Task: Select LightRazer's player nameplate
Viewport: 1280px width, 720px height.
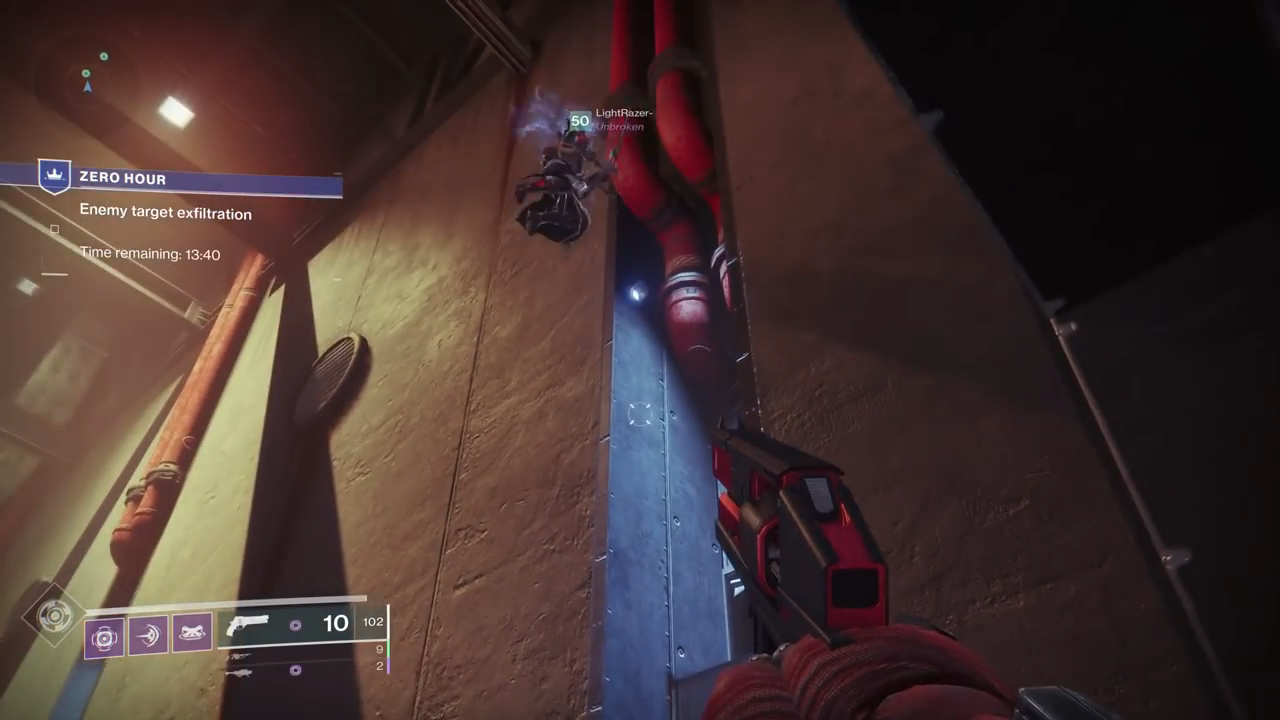Action: (x=623, y=114)
